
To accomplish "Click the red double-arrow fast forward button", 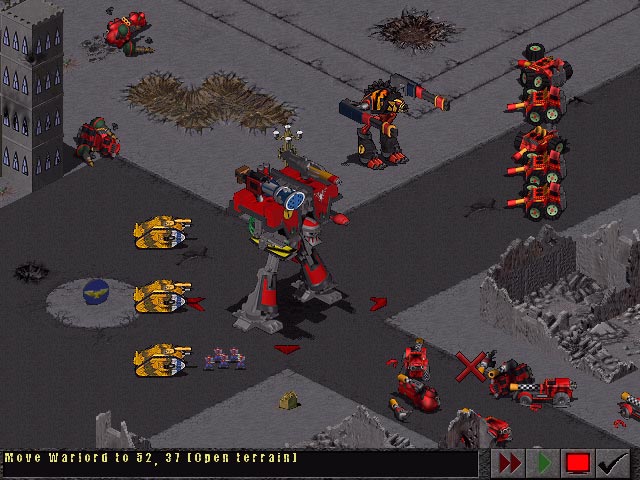I will pos(509,463).
